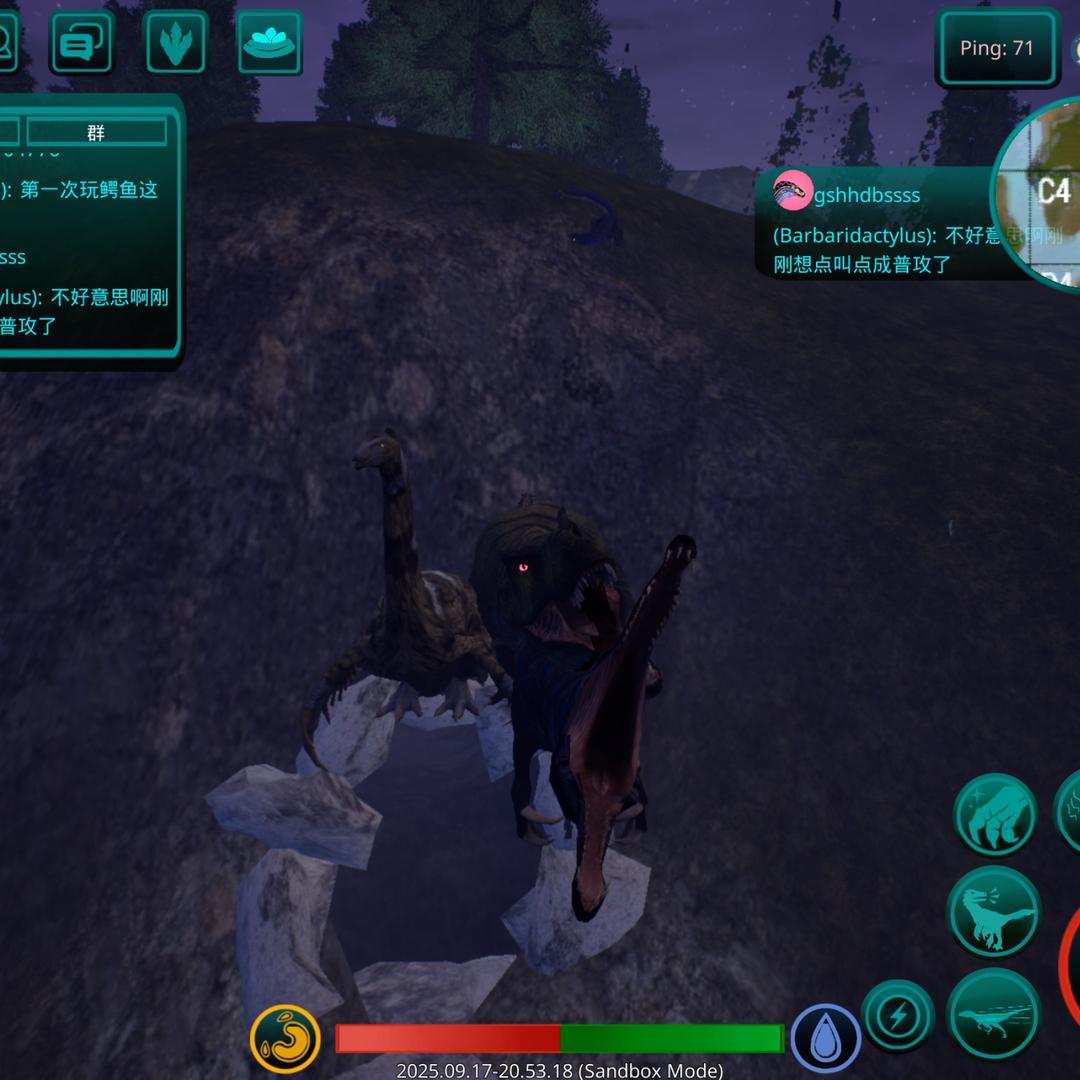The height and width of the screenshot is (1080, 1080).
Task: Tap the blue water droplet icon
Action: coord(825,1038)
